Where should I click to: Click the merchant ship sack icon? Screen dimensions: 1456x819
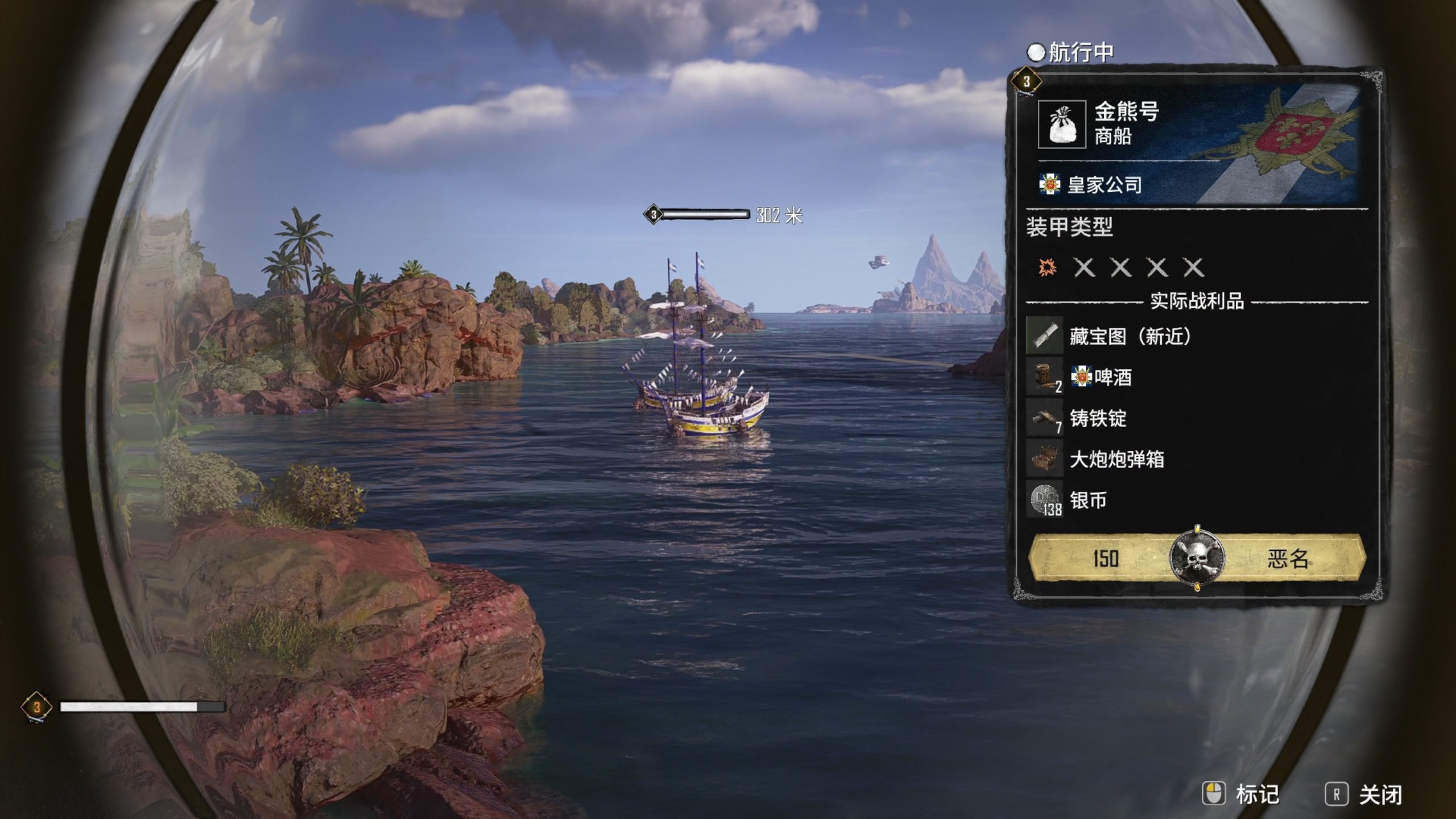(x=1061, y=124)
